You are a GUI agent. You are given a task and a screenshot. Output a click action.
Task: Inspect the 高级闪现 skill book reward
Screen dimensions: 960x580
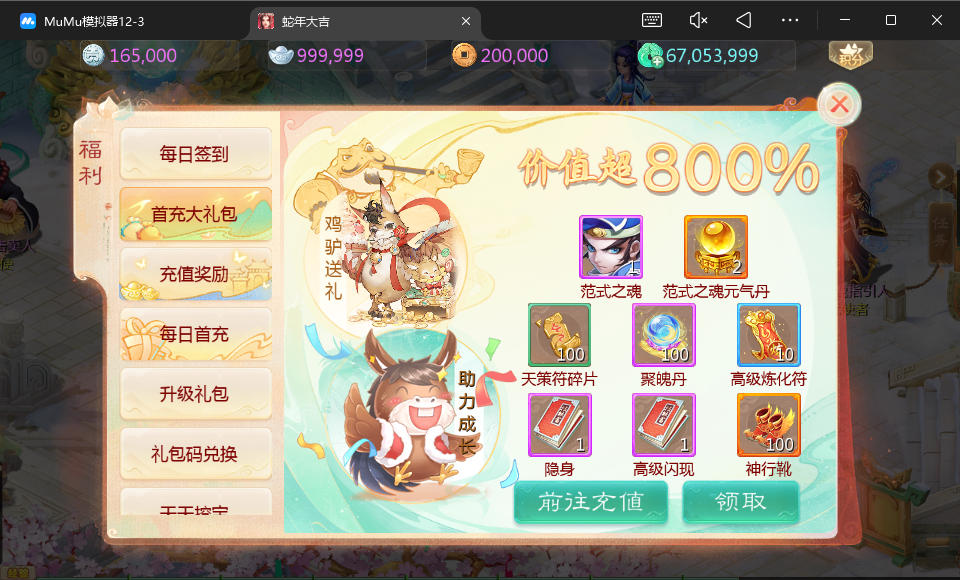663,424
